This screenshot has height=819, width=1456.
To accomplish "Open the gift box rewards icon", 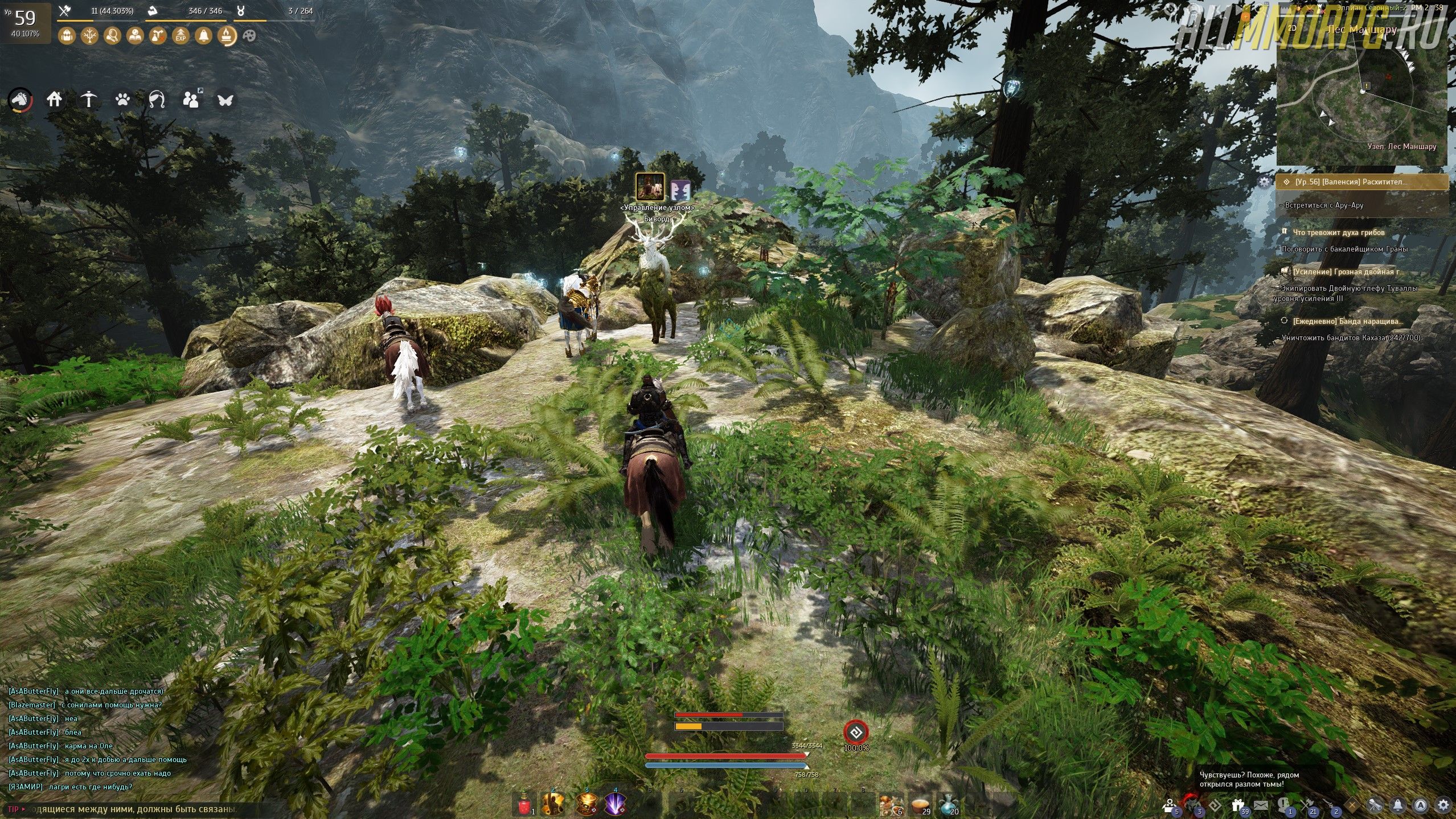I will [x=1238, y=805].
